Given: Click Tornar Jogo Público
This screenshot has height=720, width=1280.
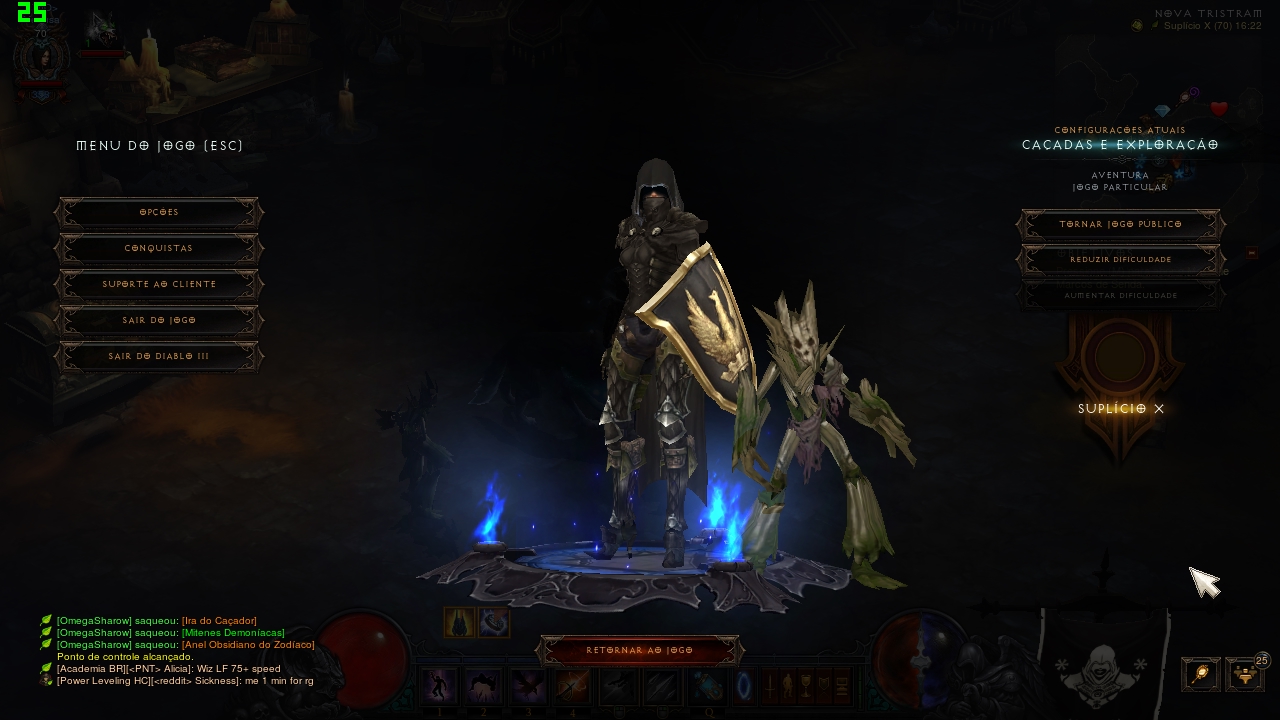Looking at the screenshot, I should point(1119,224).
